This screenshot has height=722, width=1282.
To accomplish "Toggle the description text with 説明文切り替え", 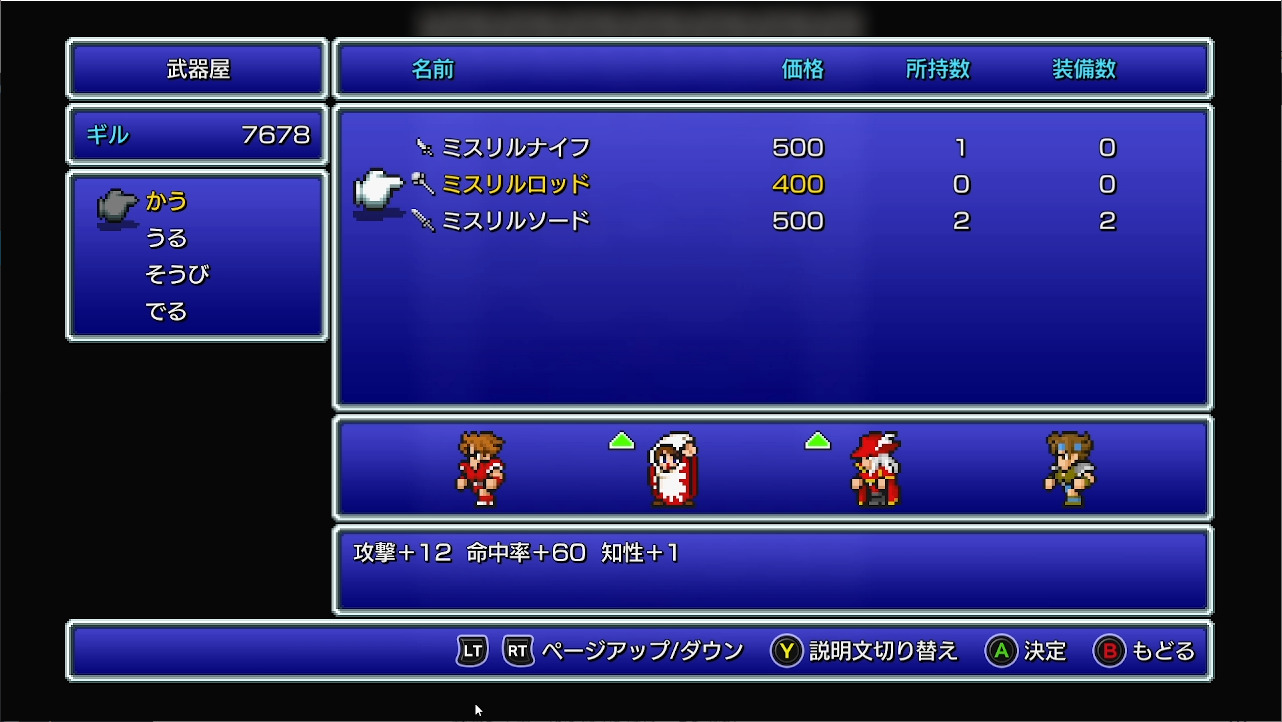I will tap(883, 650).
